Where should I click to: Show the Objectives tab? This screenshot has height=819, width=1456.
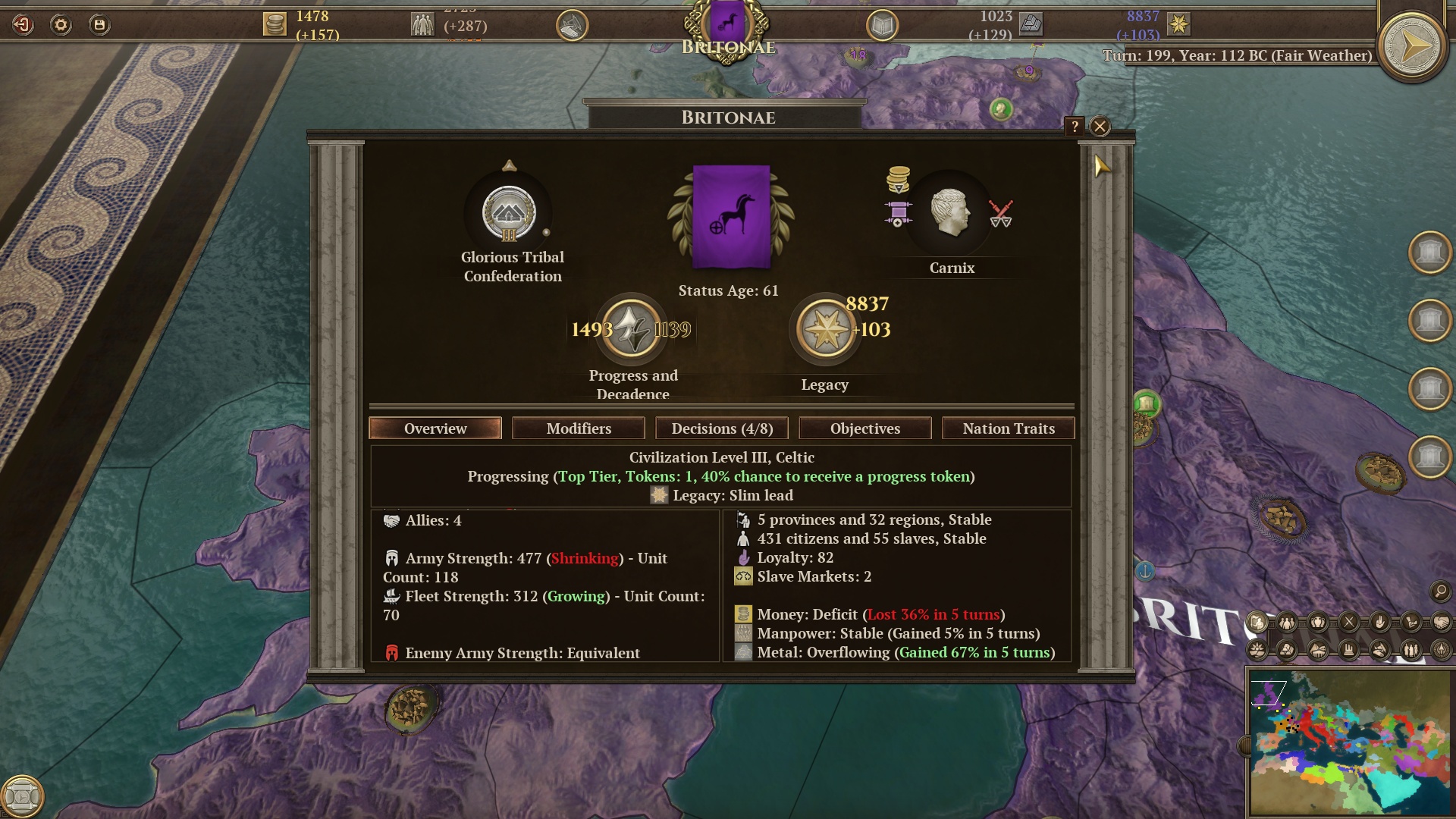tap(865, 428)
